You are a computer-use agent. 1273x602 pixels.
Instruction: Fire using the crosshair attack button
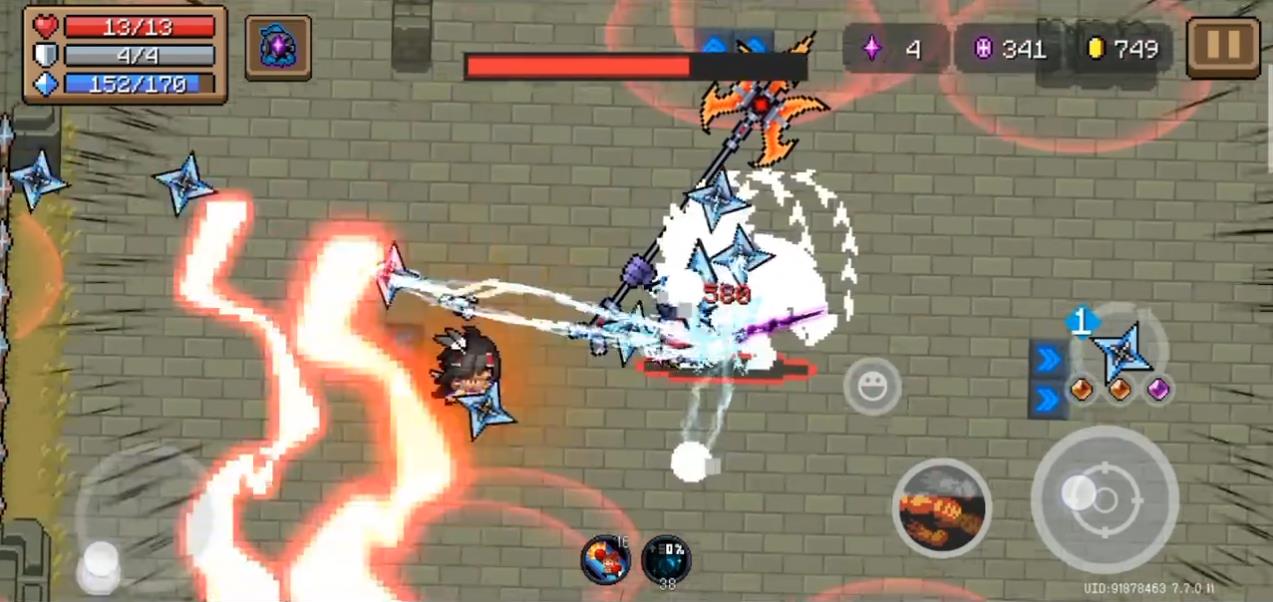(1105, 499)
